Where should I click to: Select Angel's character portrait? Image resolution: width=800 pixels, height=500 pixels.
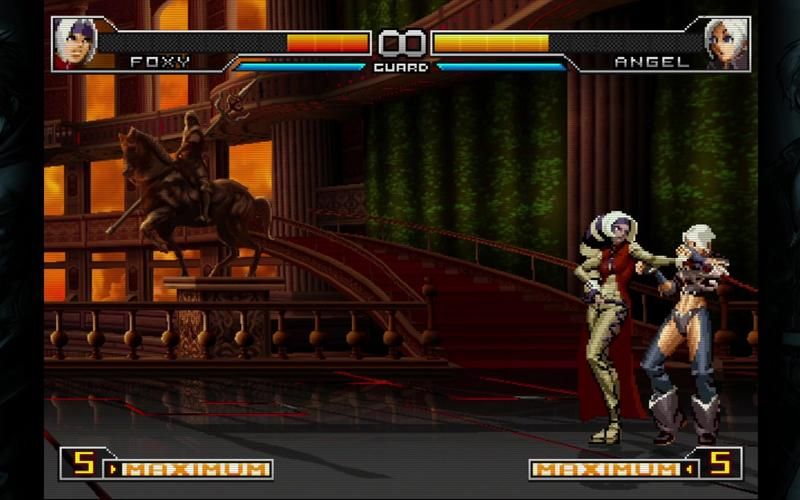click(x=726, y=44)
